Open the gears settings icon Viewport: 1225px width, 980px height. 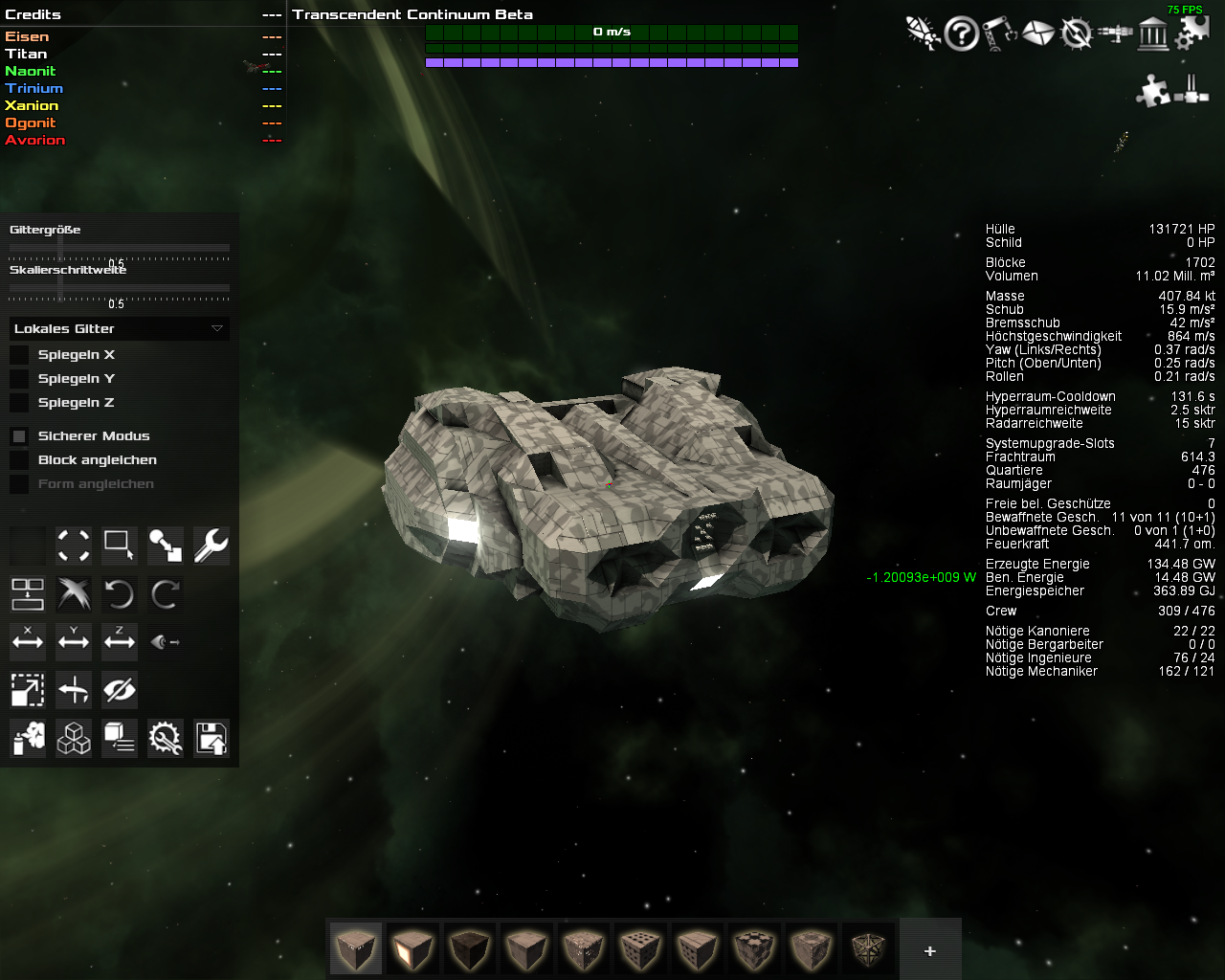(1192, 34)
